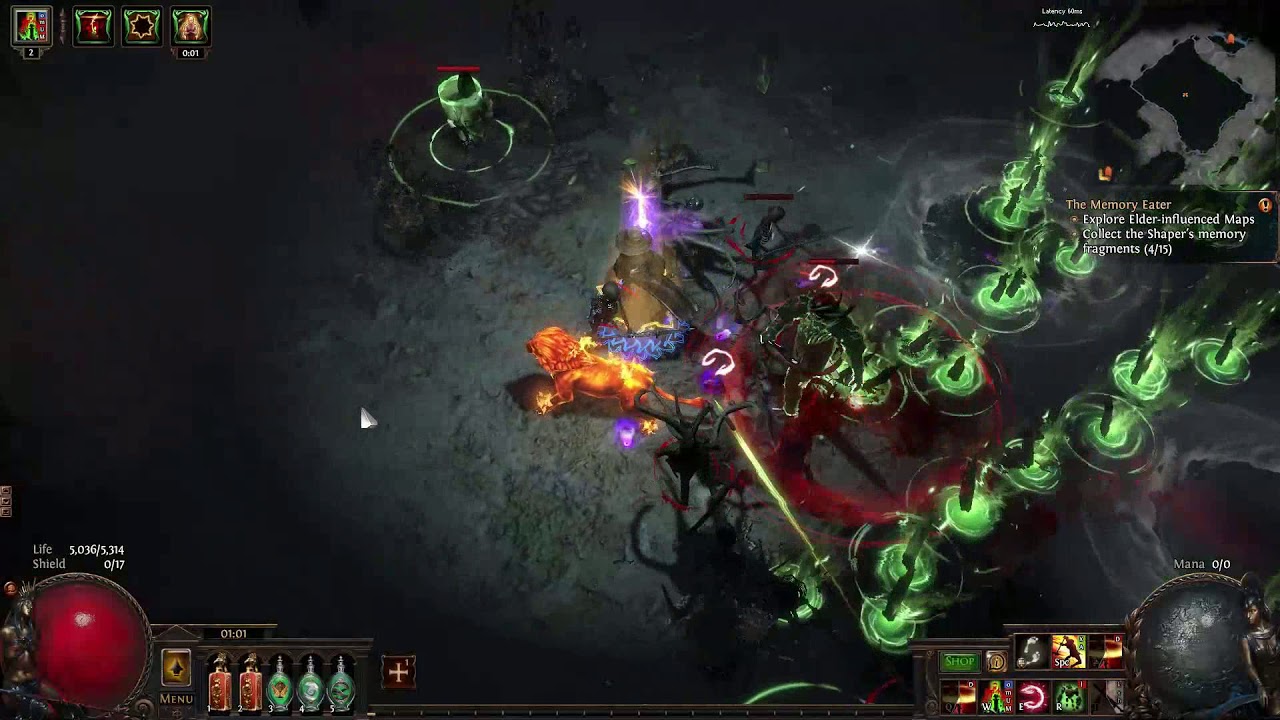
Task: Use the green flask in slot 5
Action: click(x=342, y=683)
